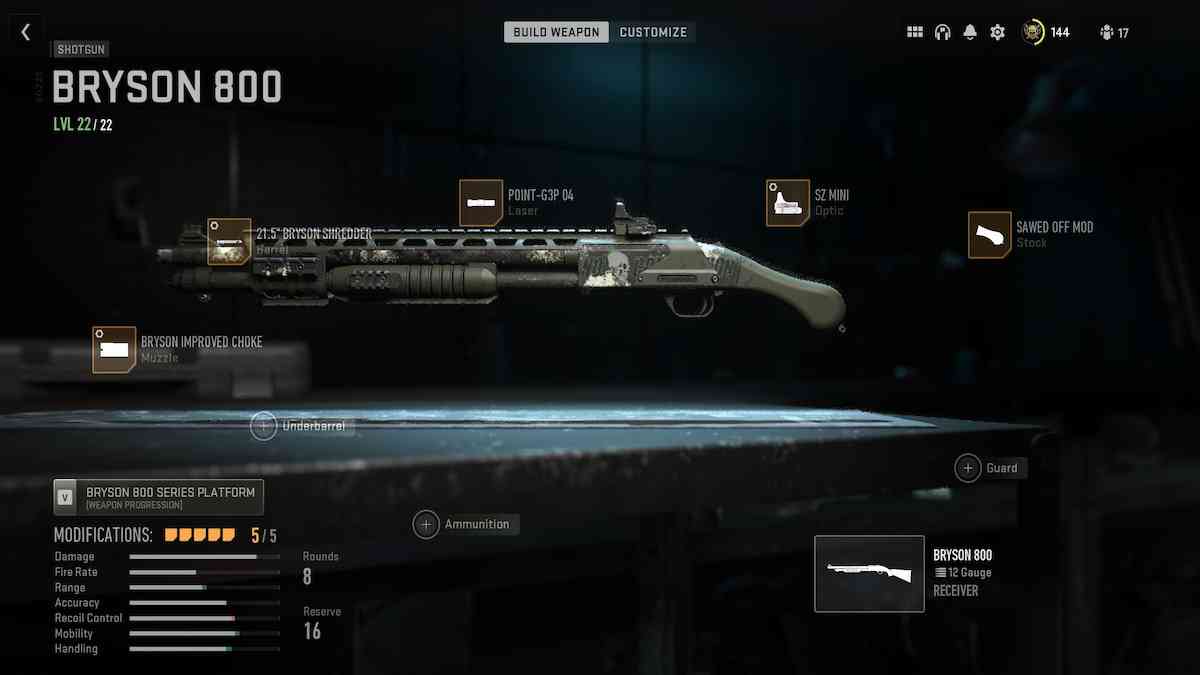Select the Bryson 800 receiver thumbnail

coord(869,573)
